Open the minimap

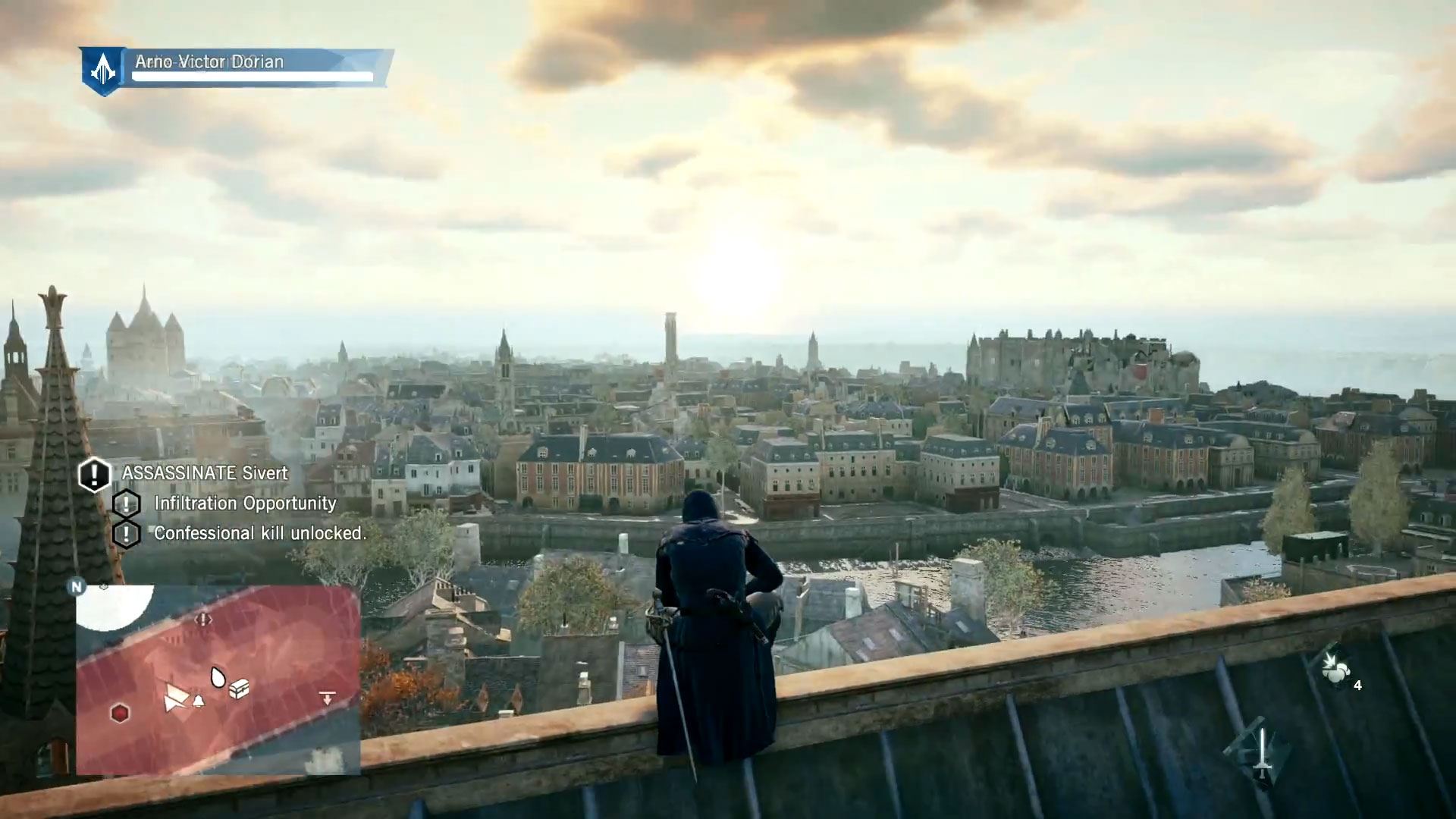pos(218,679)
